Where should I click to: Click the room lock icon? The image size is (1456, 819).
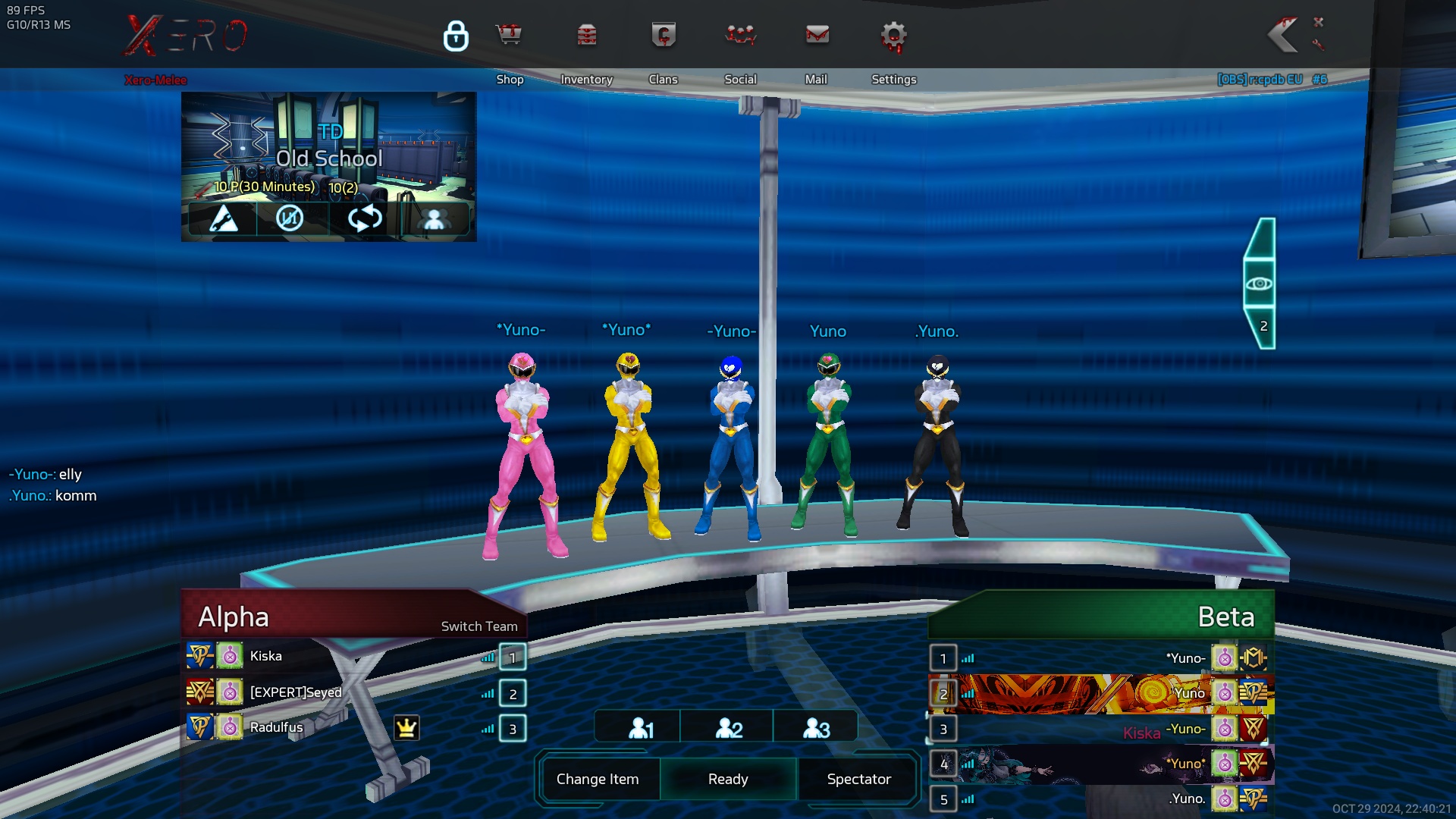click(x=456, y=36)
